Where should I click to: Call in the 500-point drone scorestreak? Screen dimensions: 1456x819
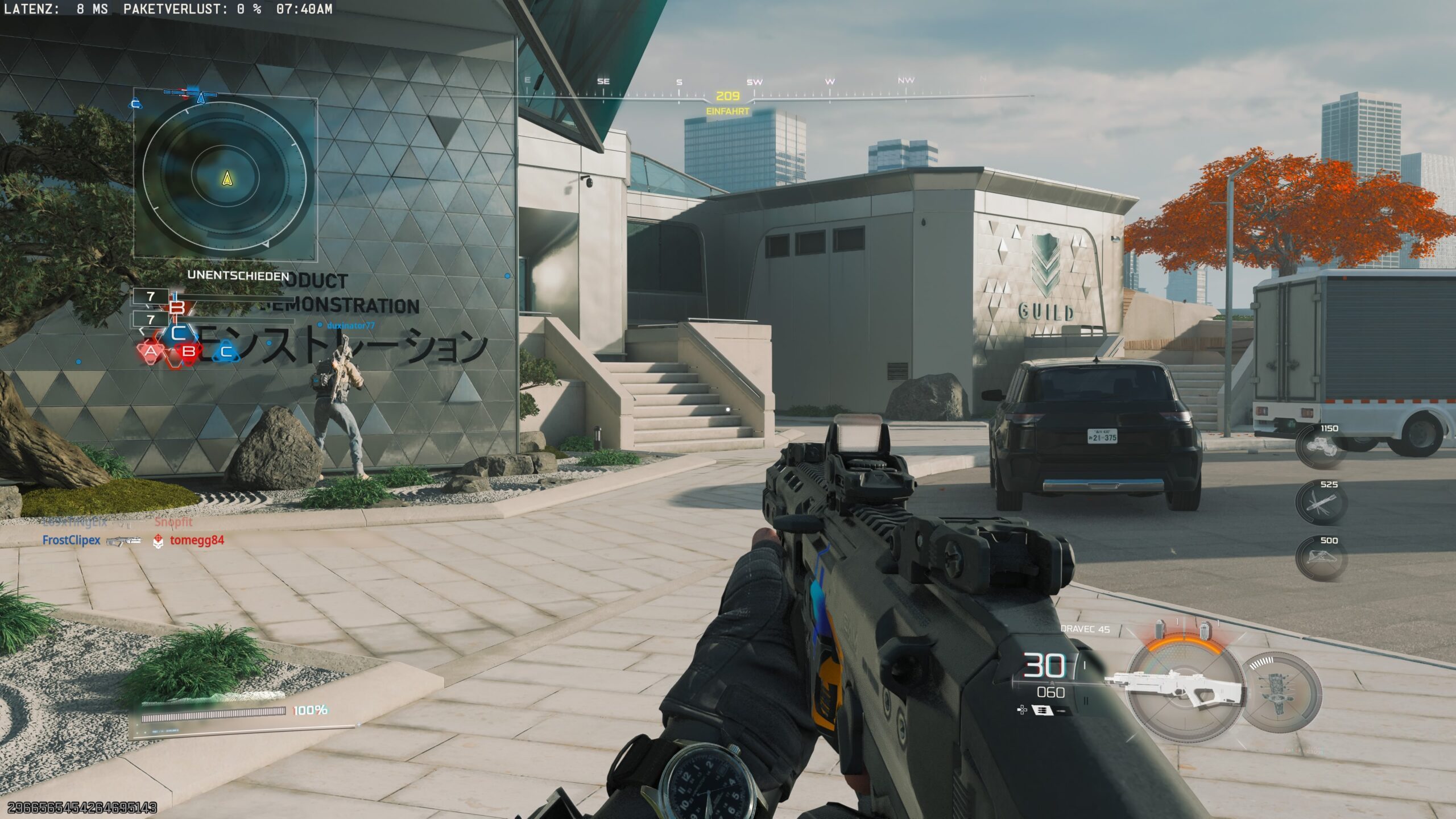pyautogui.click(x=1321, y=559)
